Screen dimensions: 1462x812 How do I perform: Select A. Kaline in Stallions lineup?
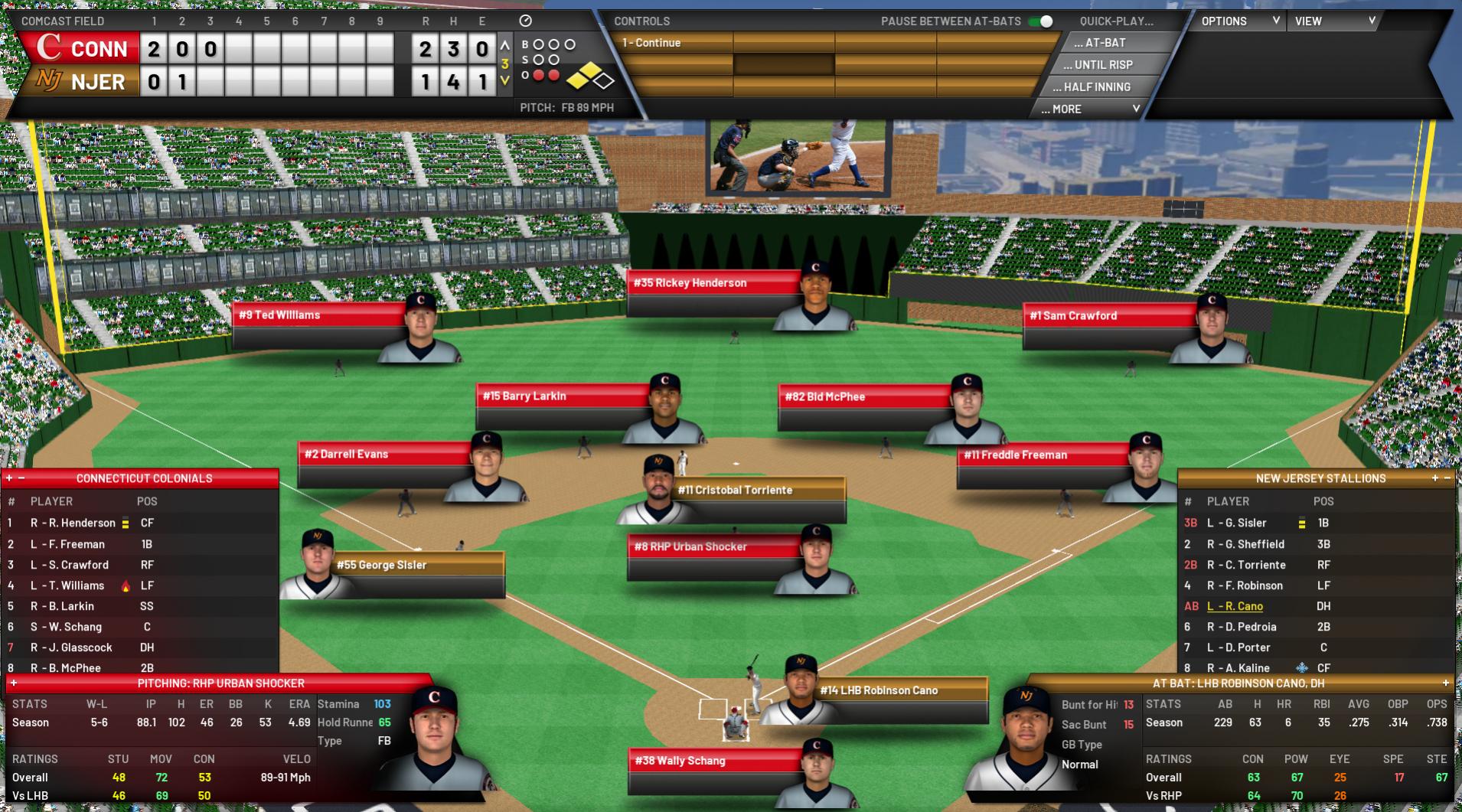pyautogui.click(x=1238, y=668)
